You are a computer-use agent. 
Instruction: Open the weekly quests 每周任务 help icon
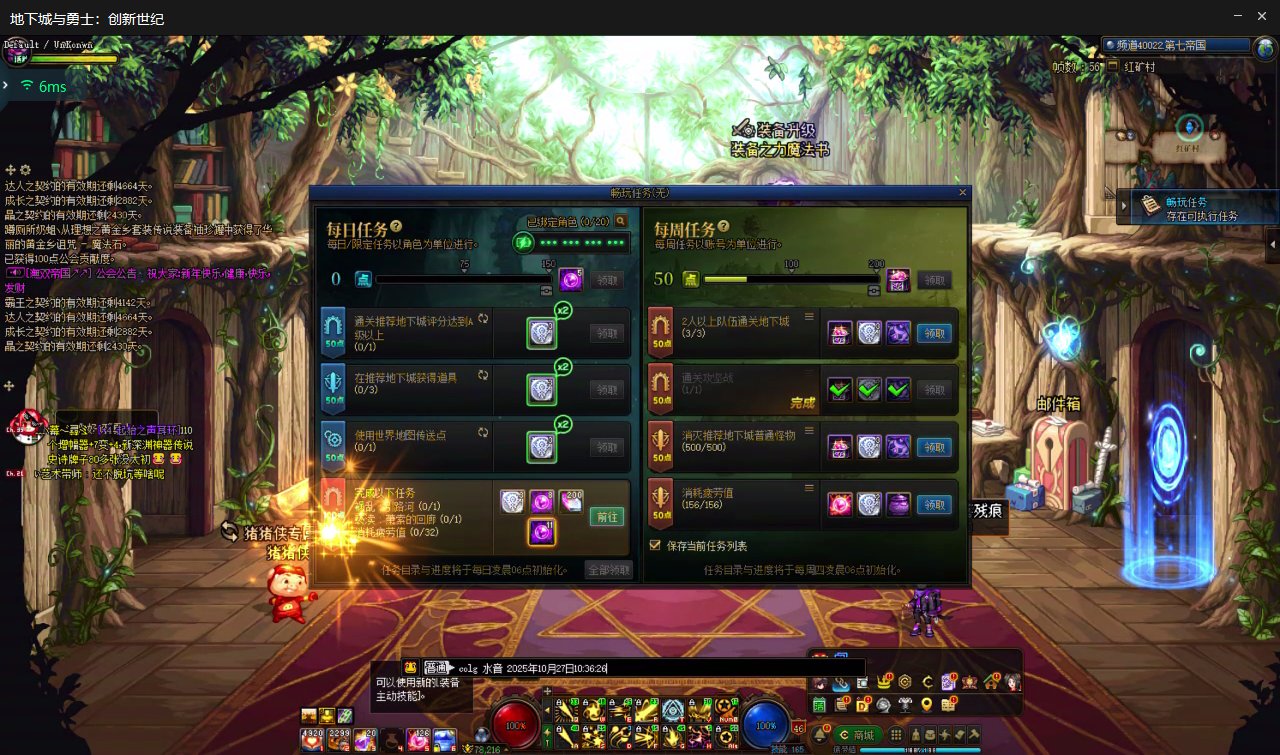[723, 227]
